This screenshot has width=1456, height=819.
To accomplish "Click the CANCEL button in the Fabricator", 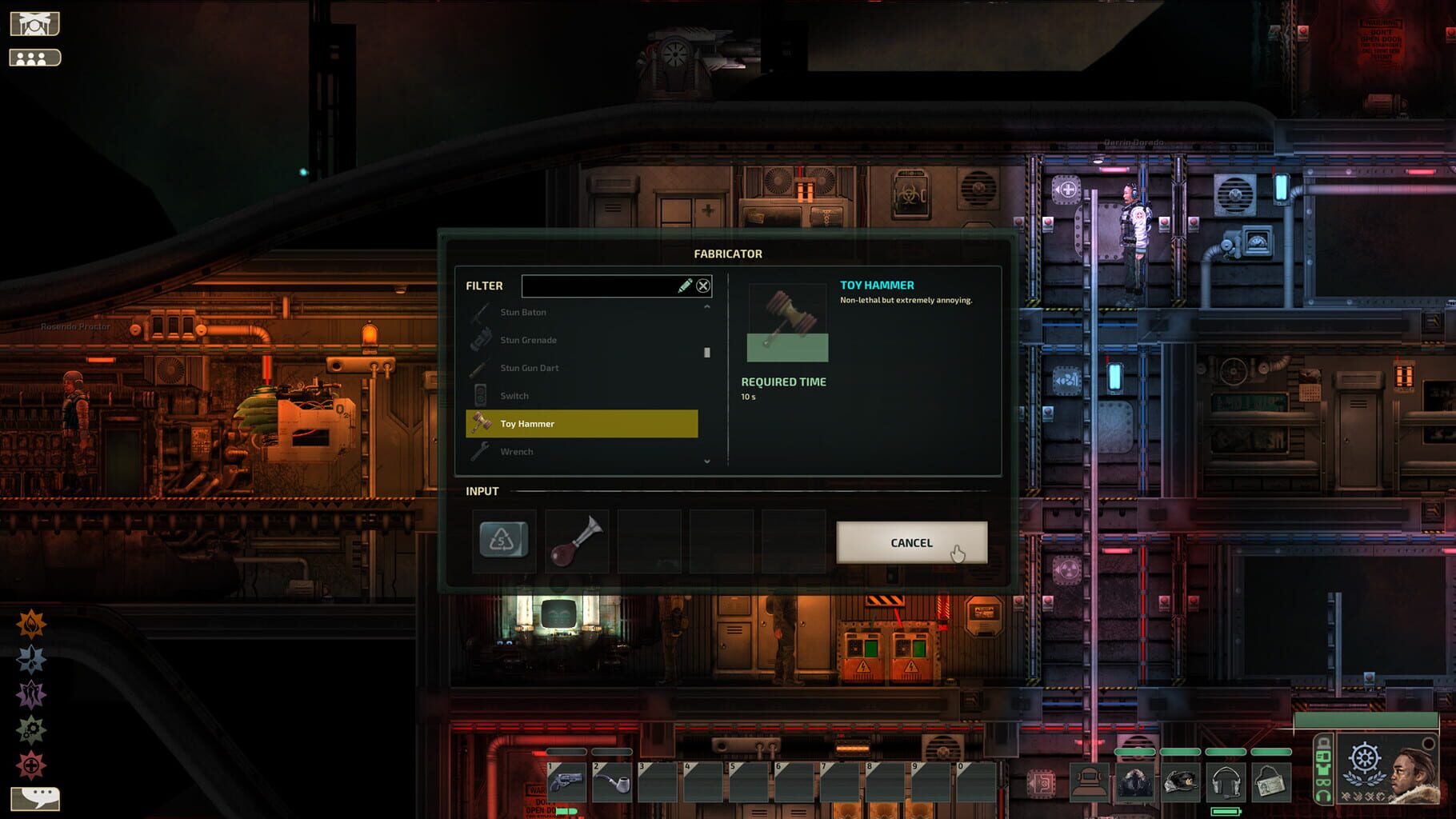I will tap(911, 542).
